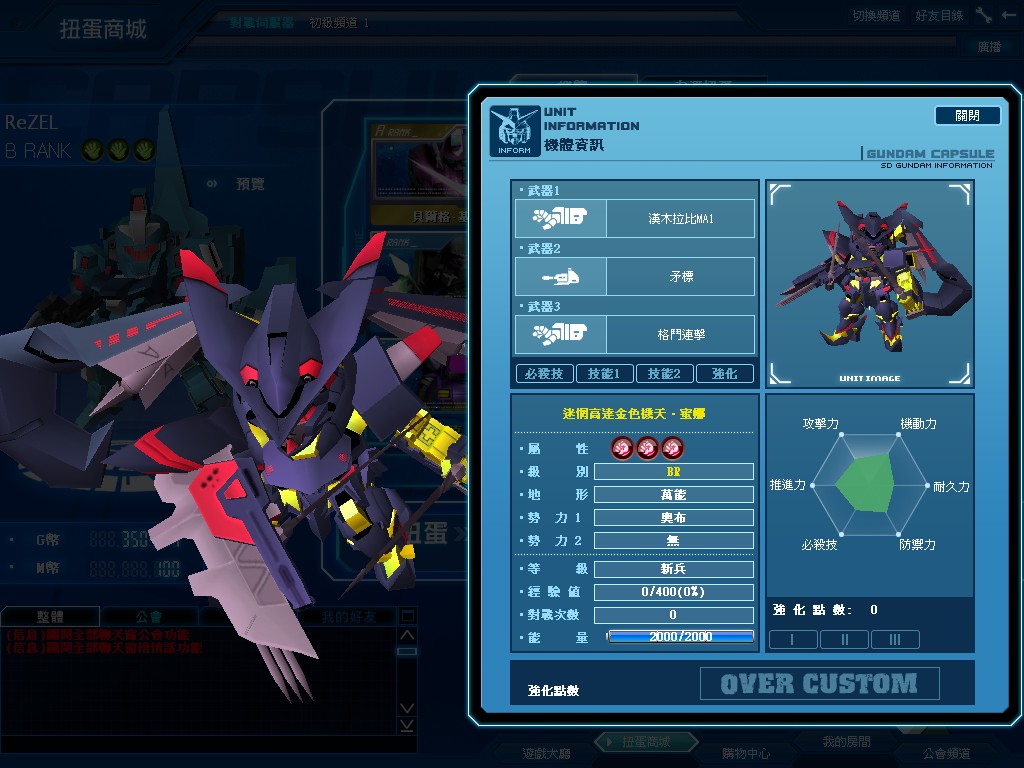
Task: Select the 技能2 skill tab
Action: click(x=664, y=373)
